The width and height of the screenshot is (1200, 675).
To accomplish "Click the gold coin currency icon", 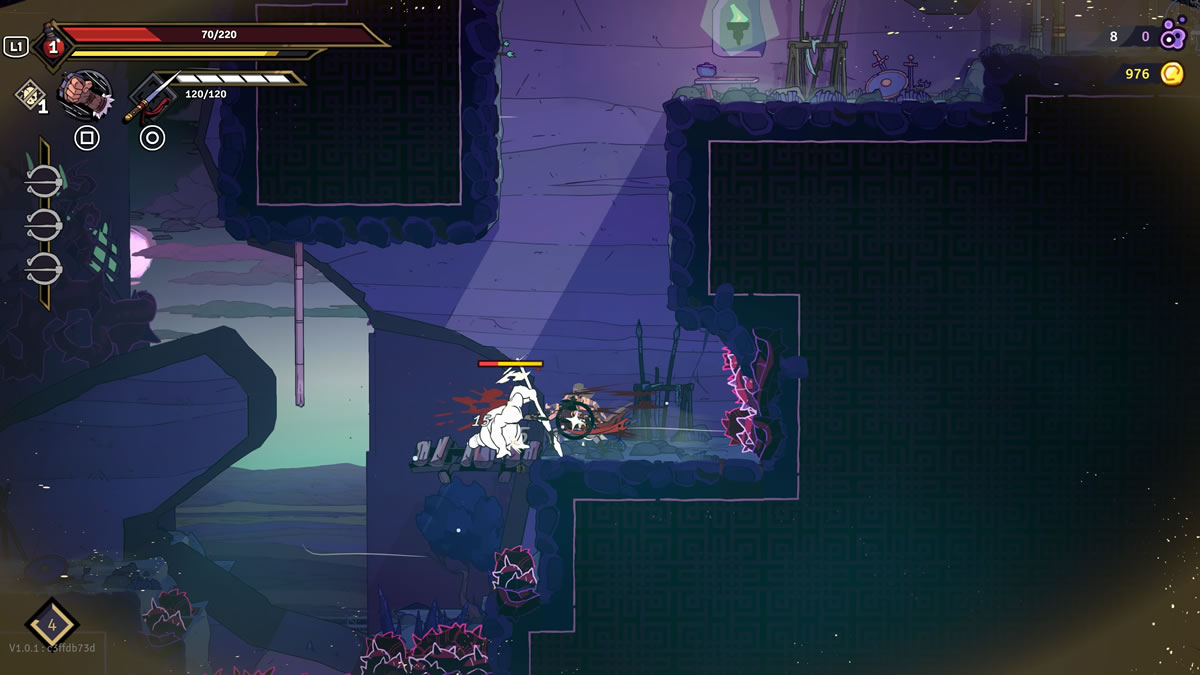I will (x=1172, y=73).
